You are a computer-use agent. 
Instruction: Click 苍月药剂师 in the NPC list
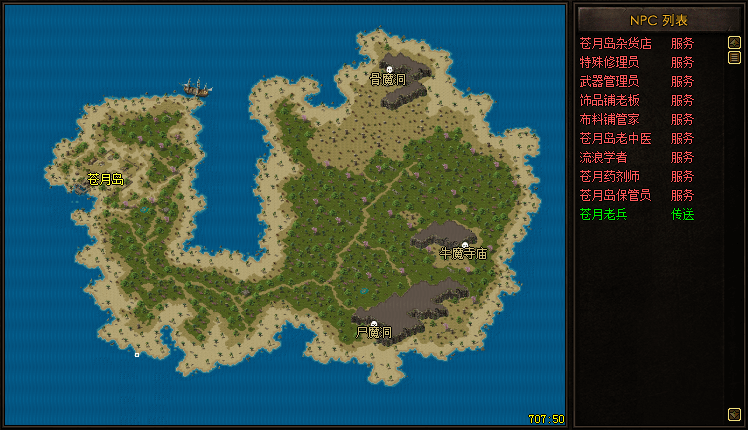(x=609, y=176)
